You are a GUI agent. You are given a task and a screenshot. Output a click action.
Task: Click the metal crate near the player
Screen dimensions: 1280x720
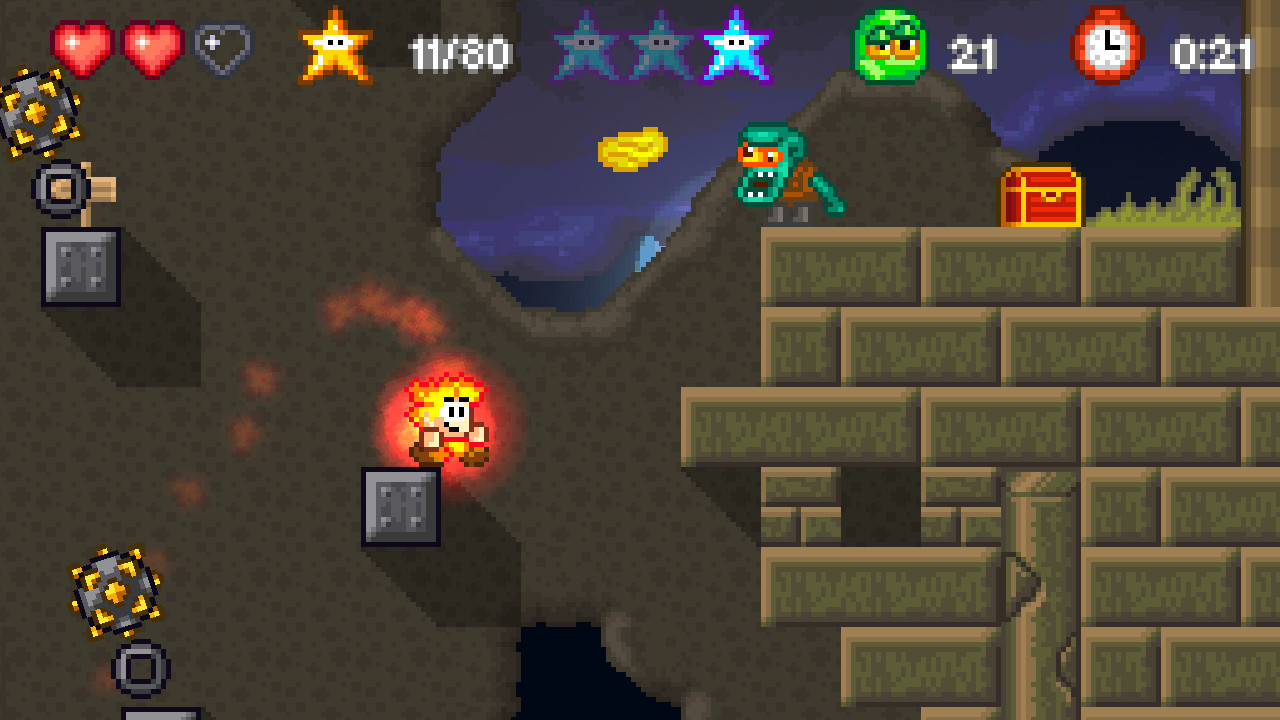click(x=398, y=505)
